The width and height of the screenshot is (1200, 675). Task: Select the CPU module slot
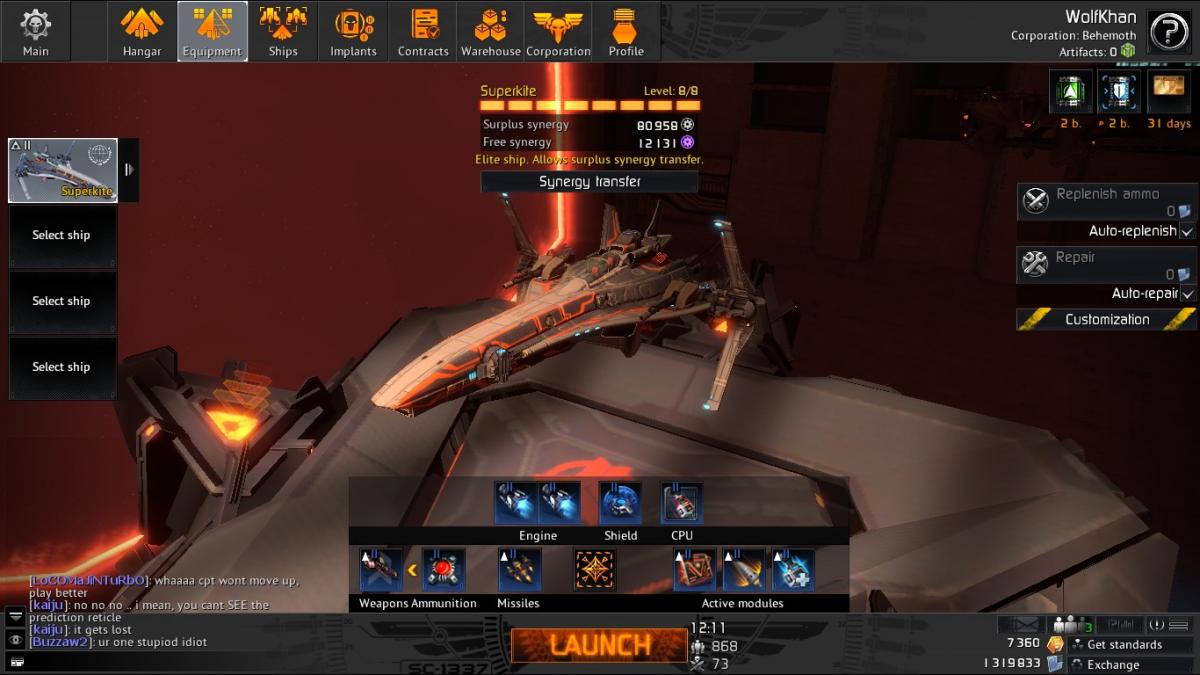[x=682, y=504]
